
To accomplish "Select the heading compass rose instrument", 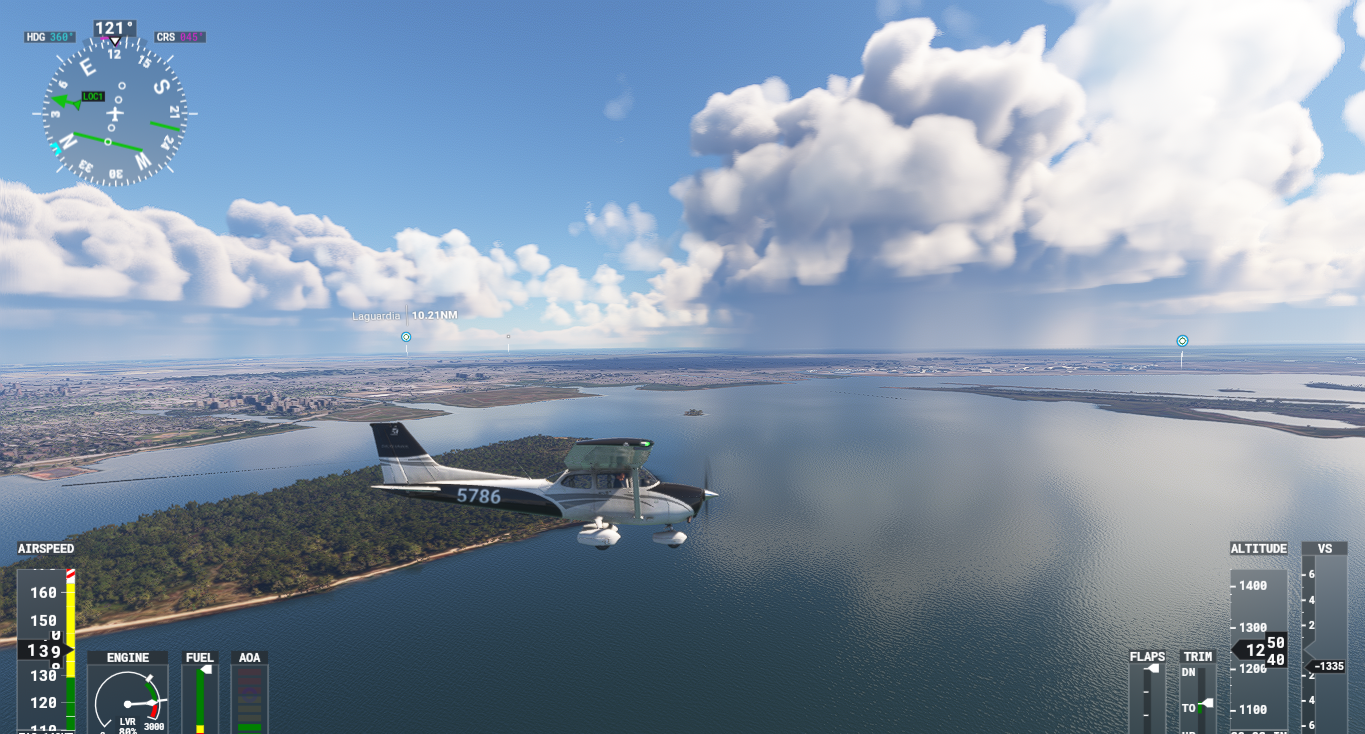I will click(114, 113).
